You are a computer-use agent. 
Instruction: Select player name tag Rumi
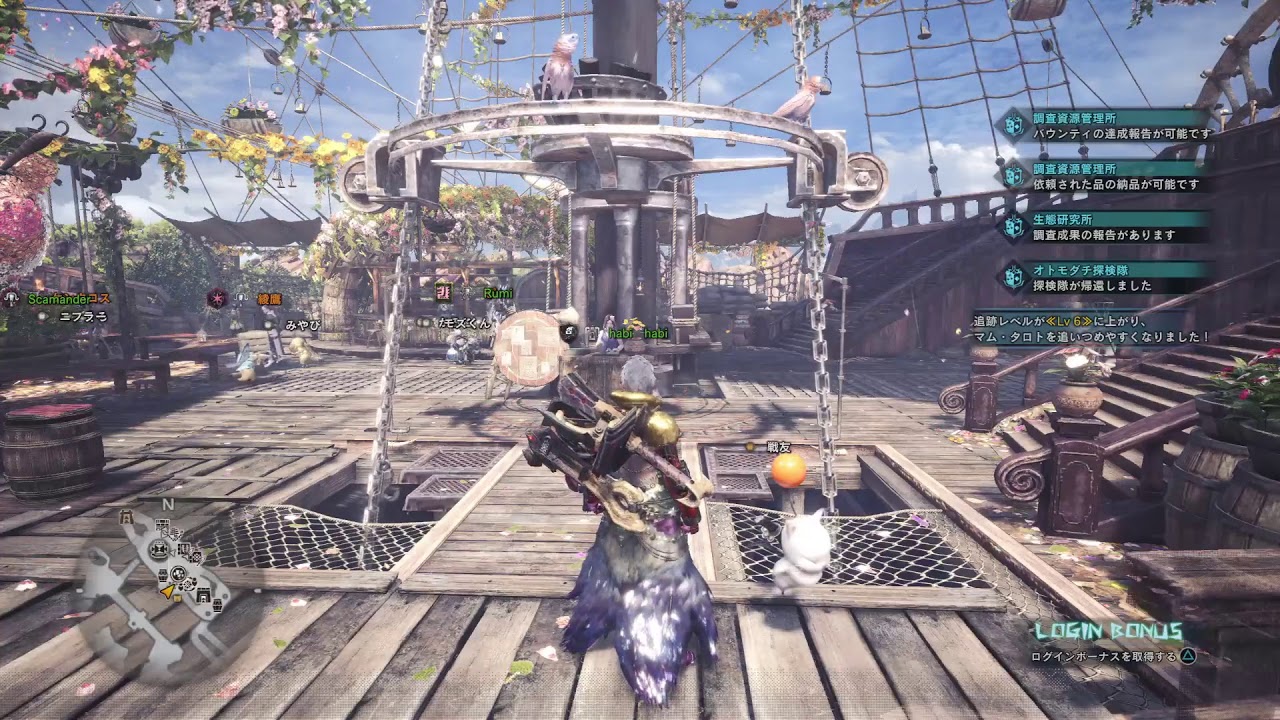pyautogui.click(x=497, y=293)
